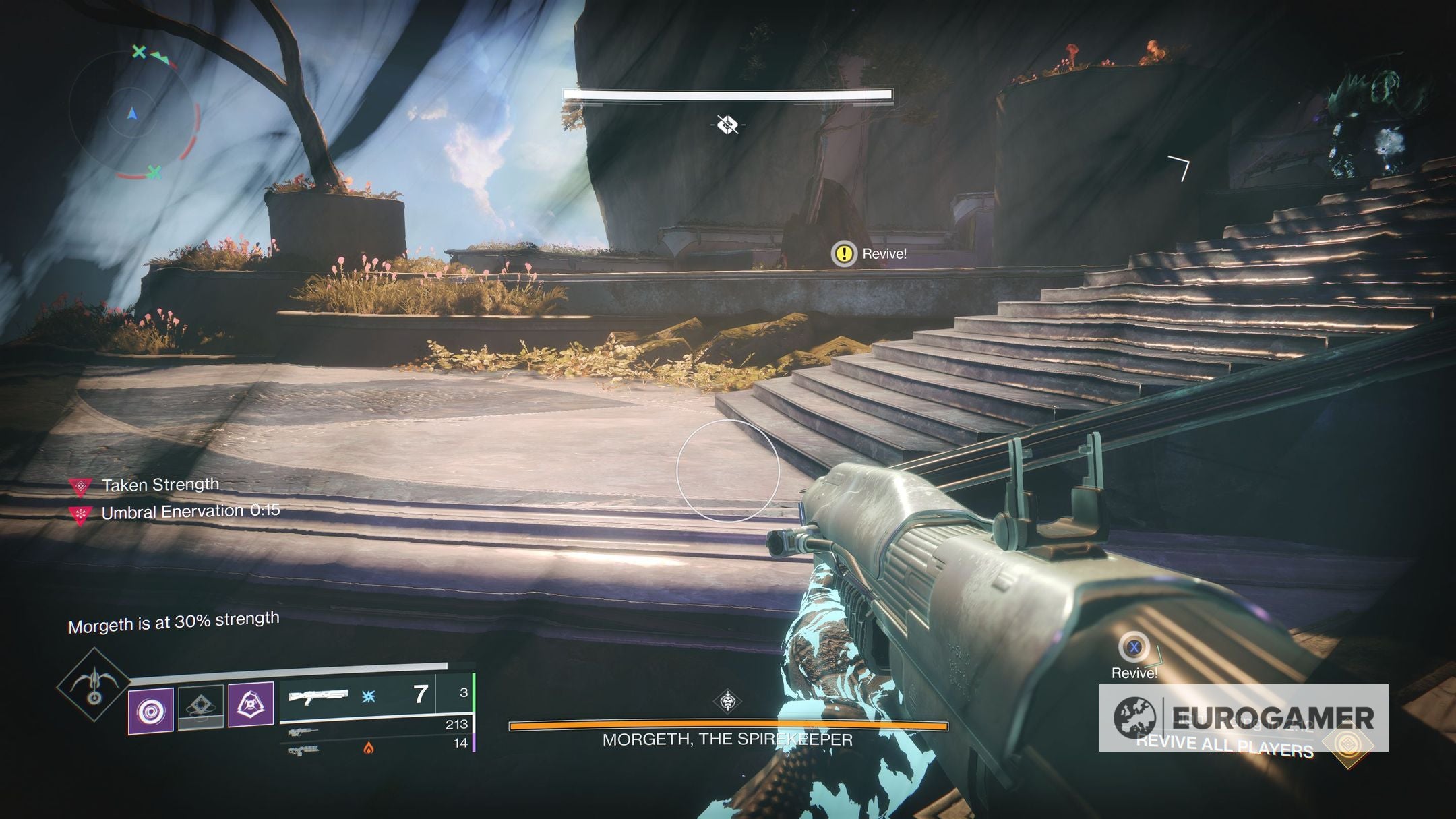Select the equipped shotgun weapon slot
The image size is (1456, 819).
pyautogui.click(x=357, y=696)
